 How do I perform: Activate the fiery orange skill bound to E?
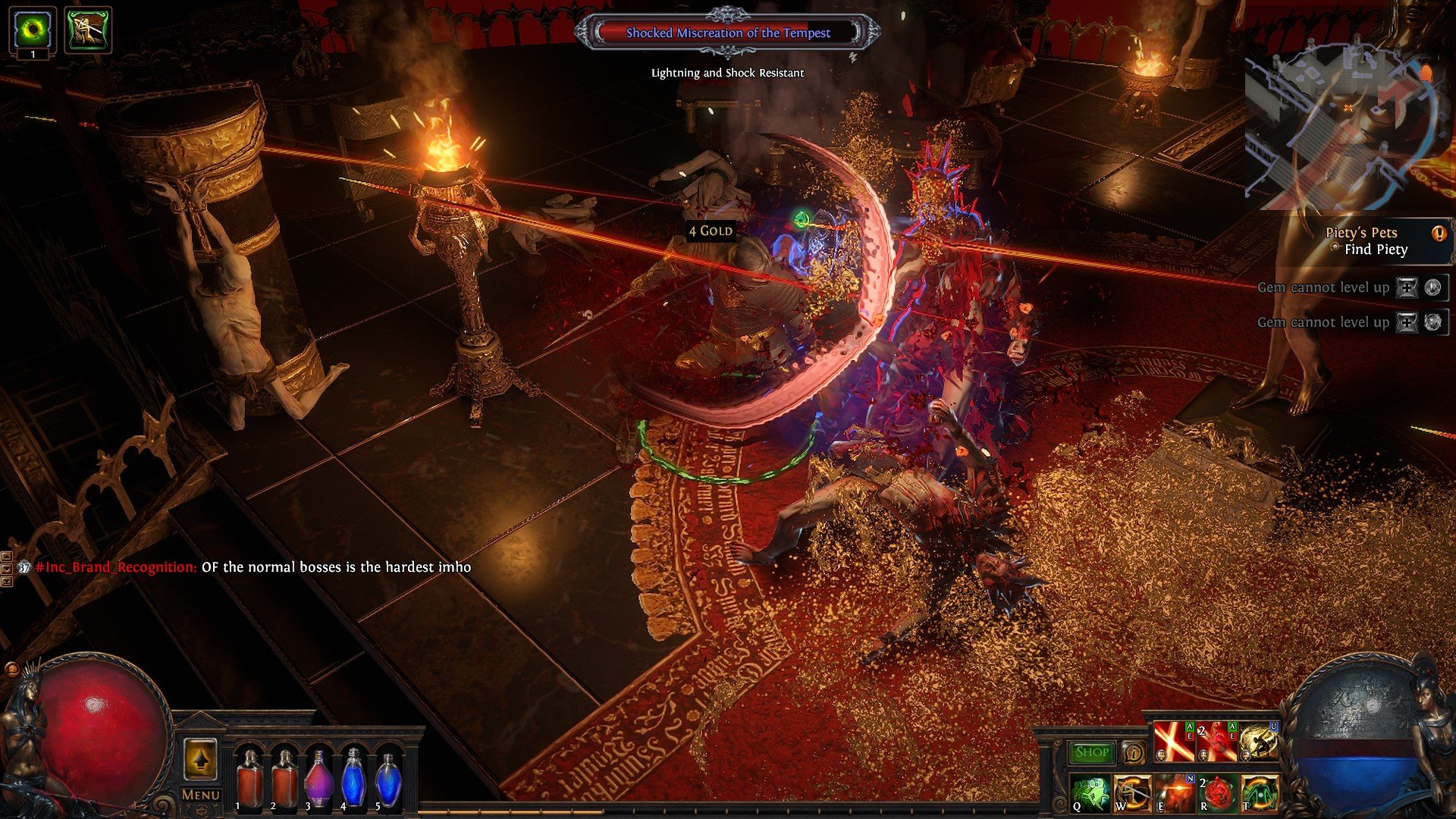point(1174,792)
